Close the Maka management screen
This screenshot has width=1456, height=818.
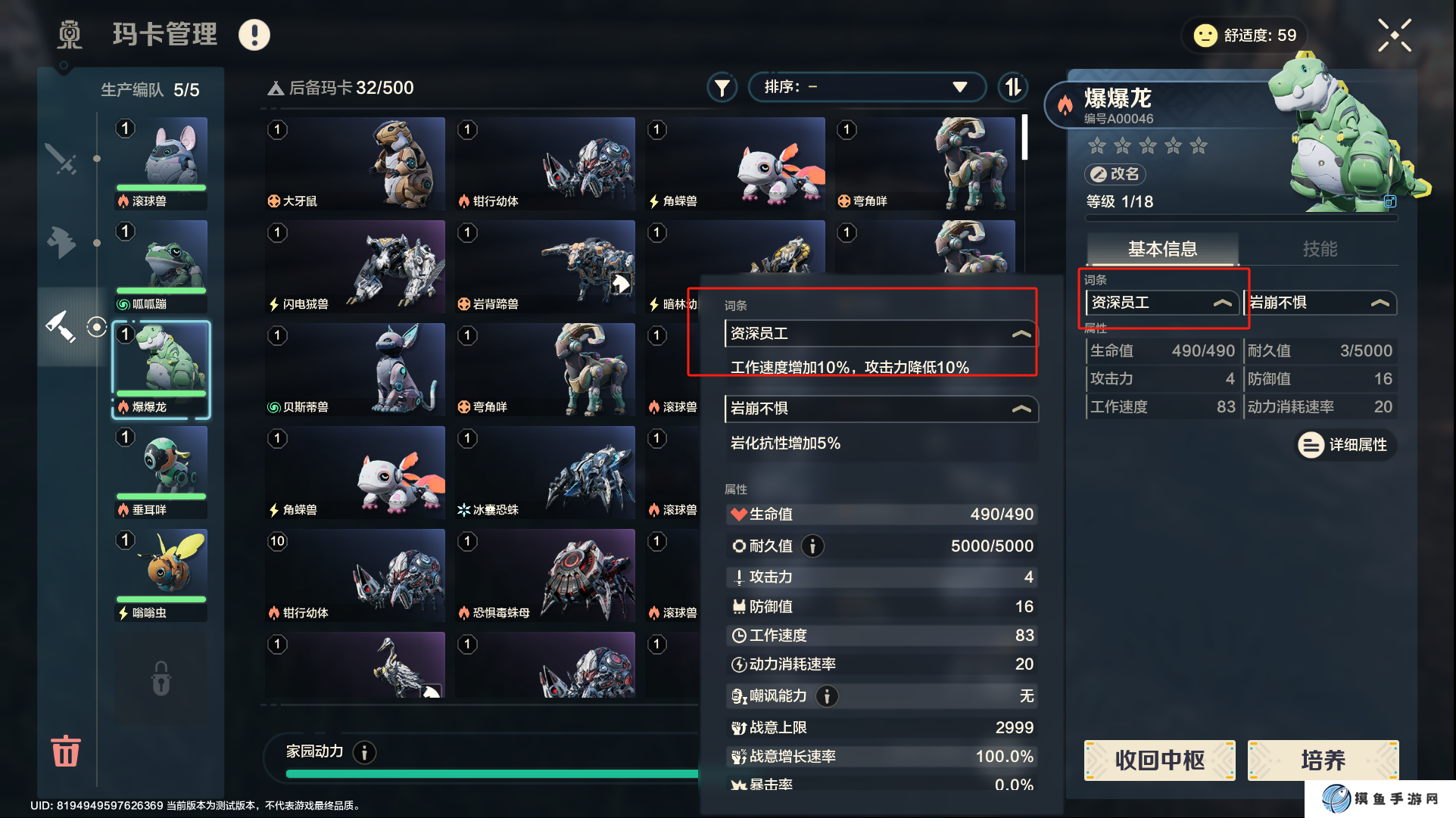[1394, 36]
